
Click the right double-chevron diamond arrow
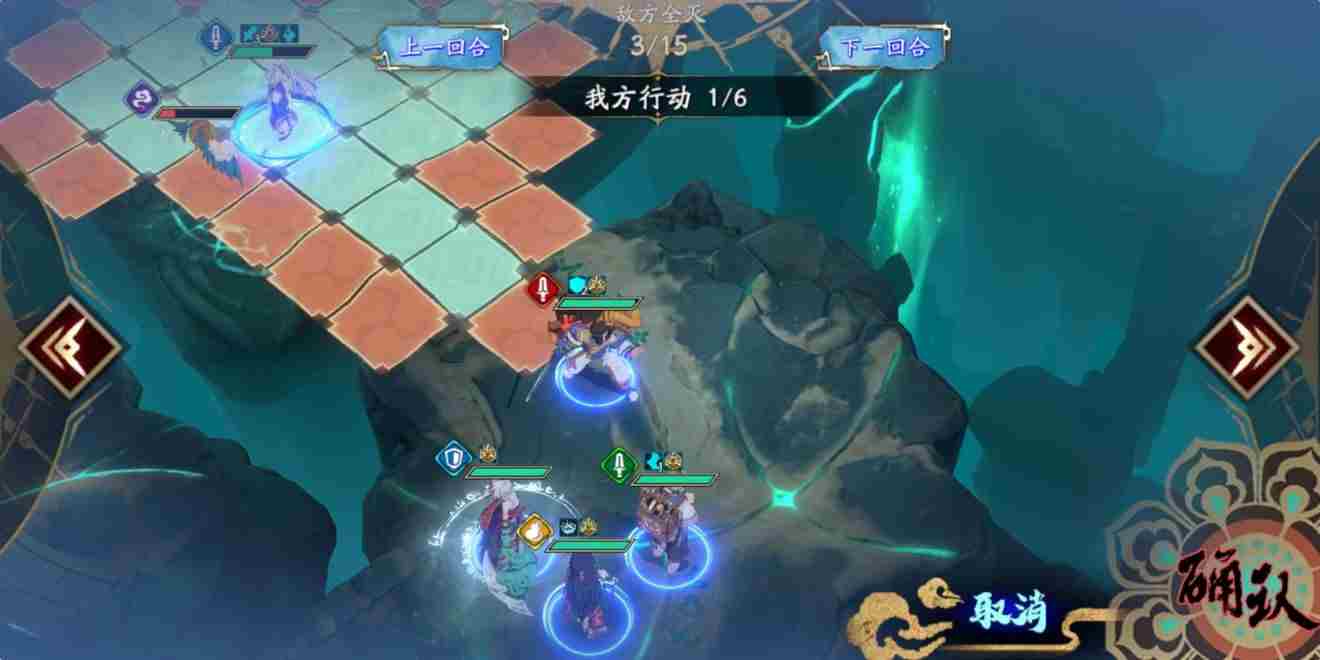[1247, 348]
